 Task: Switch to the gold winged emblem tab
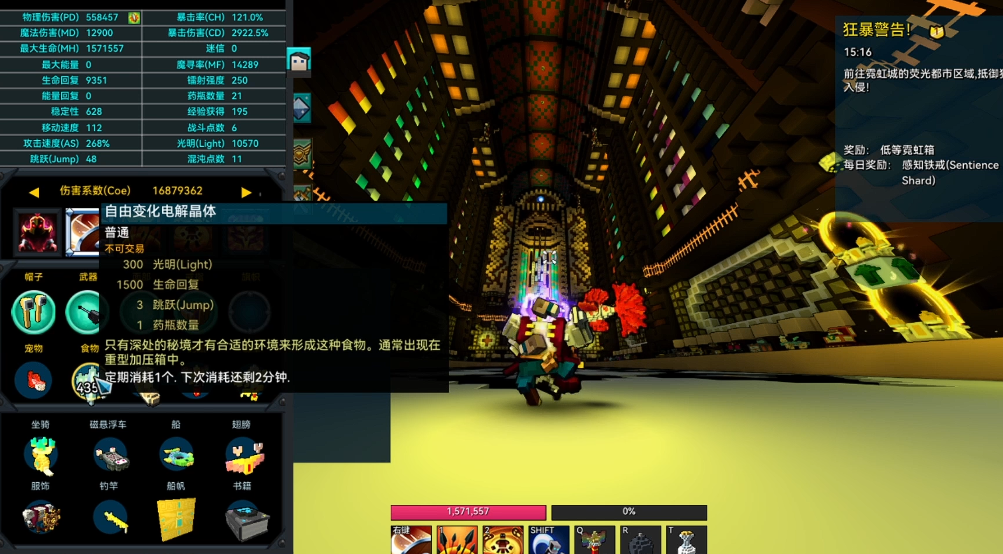(x=301, y=152)
